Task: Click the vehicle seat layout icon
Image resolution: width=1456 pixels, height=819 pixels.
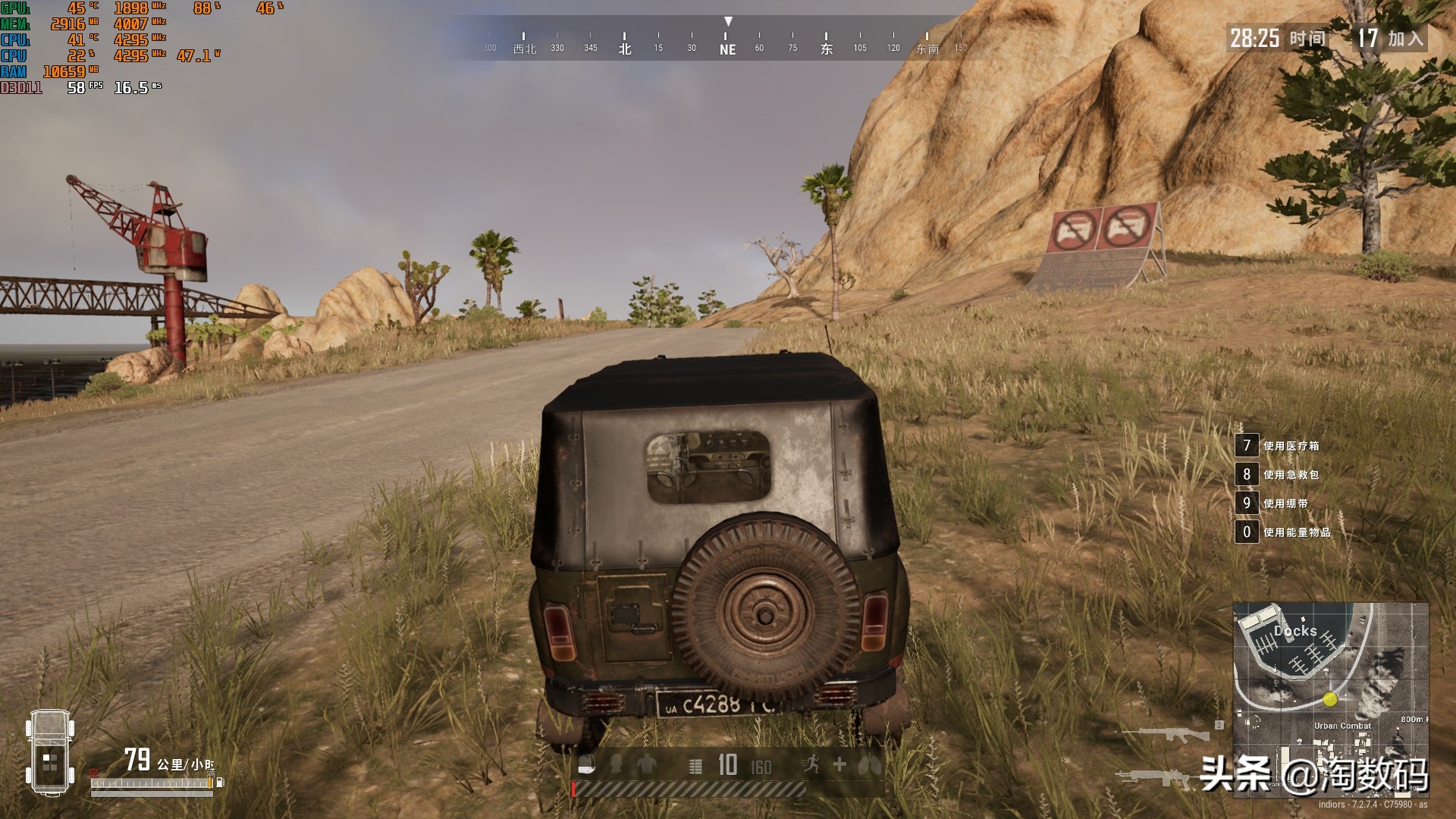Action: click(x=50, y=753)
